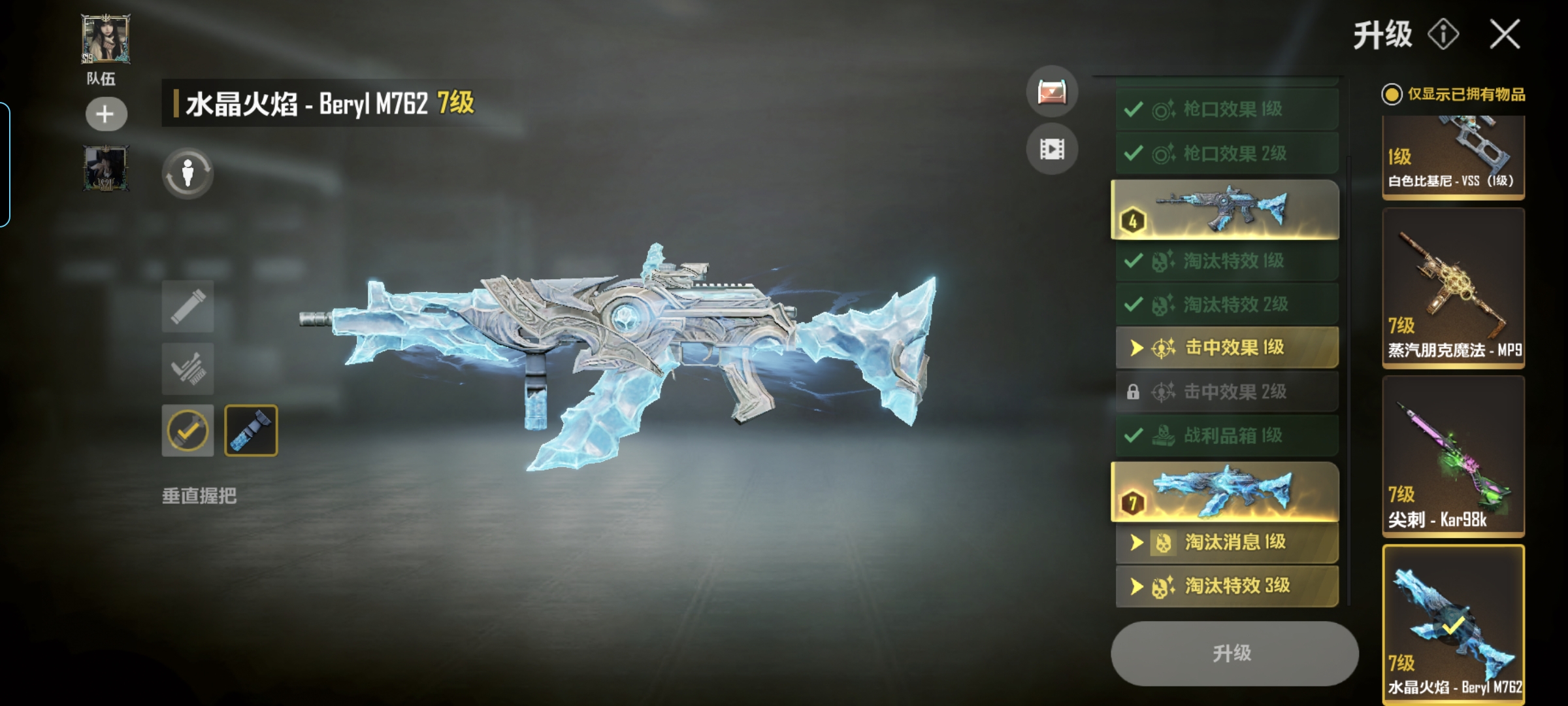1568x706 pixels.
Task: View the level 4 weapon form
Action: [x=1225, y=209]
